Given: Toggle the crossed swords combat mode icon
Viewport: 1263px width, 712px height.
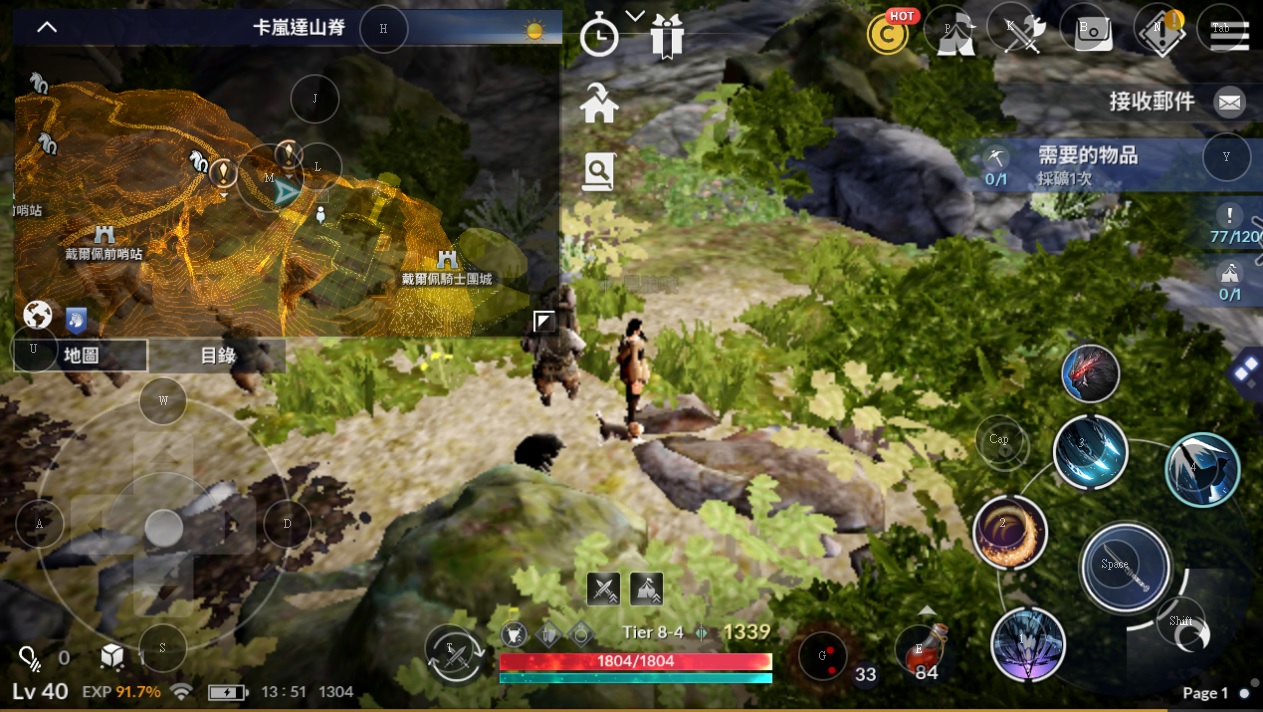Looking at the screenshot, I should click(603, 588).
